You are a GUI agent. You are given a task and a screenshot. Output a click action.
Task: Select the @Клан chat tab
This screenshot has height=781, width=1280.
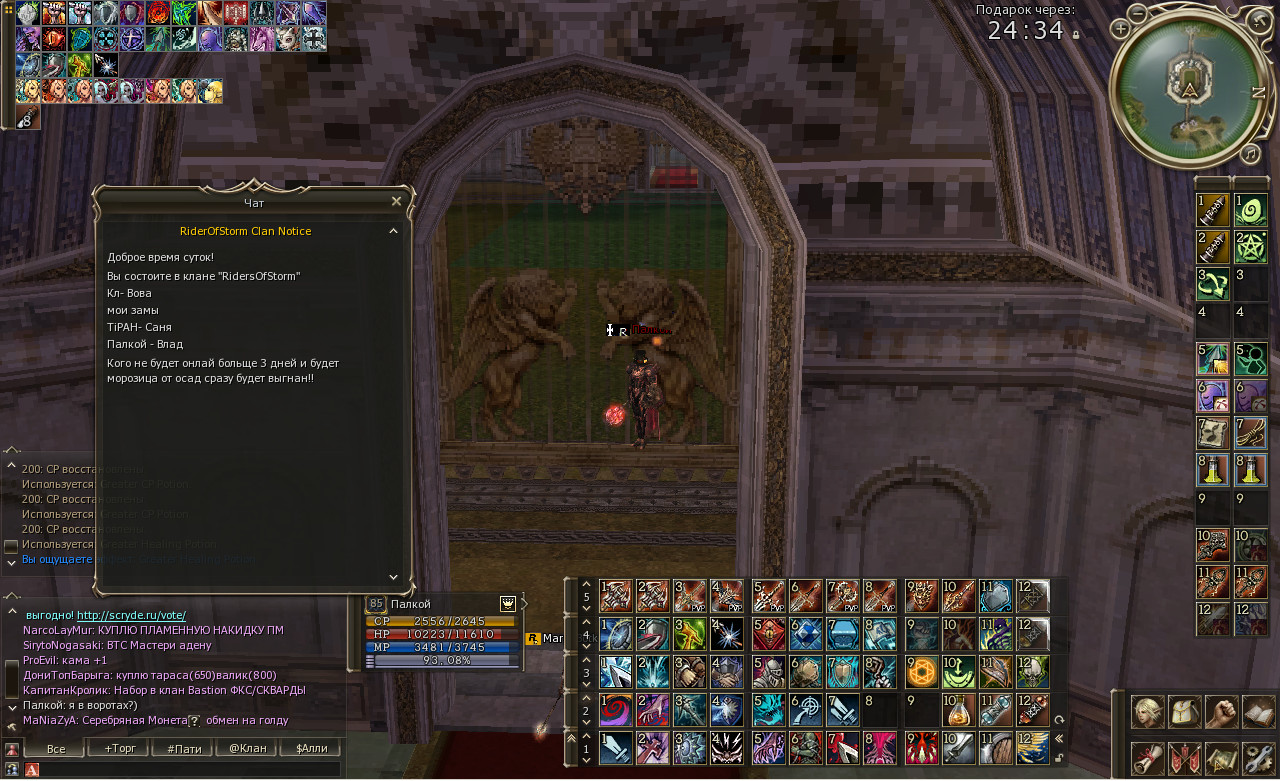(x=247, y=748)
